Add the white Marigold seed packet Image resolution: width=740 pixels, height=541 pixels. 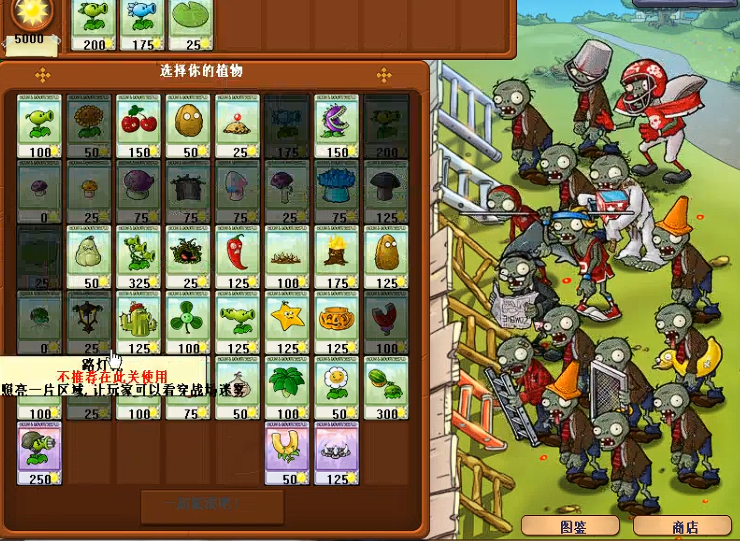coord(337,387)
